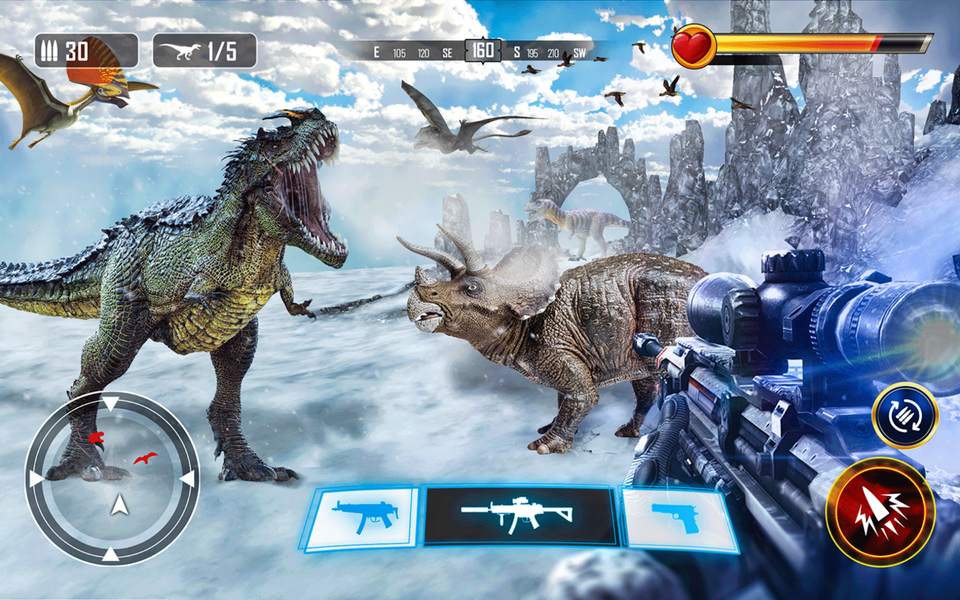Click the circular radar minimap

112,478
